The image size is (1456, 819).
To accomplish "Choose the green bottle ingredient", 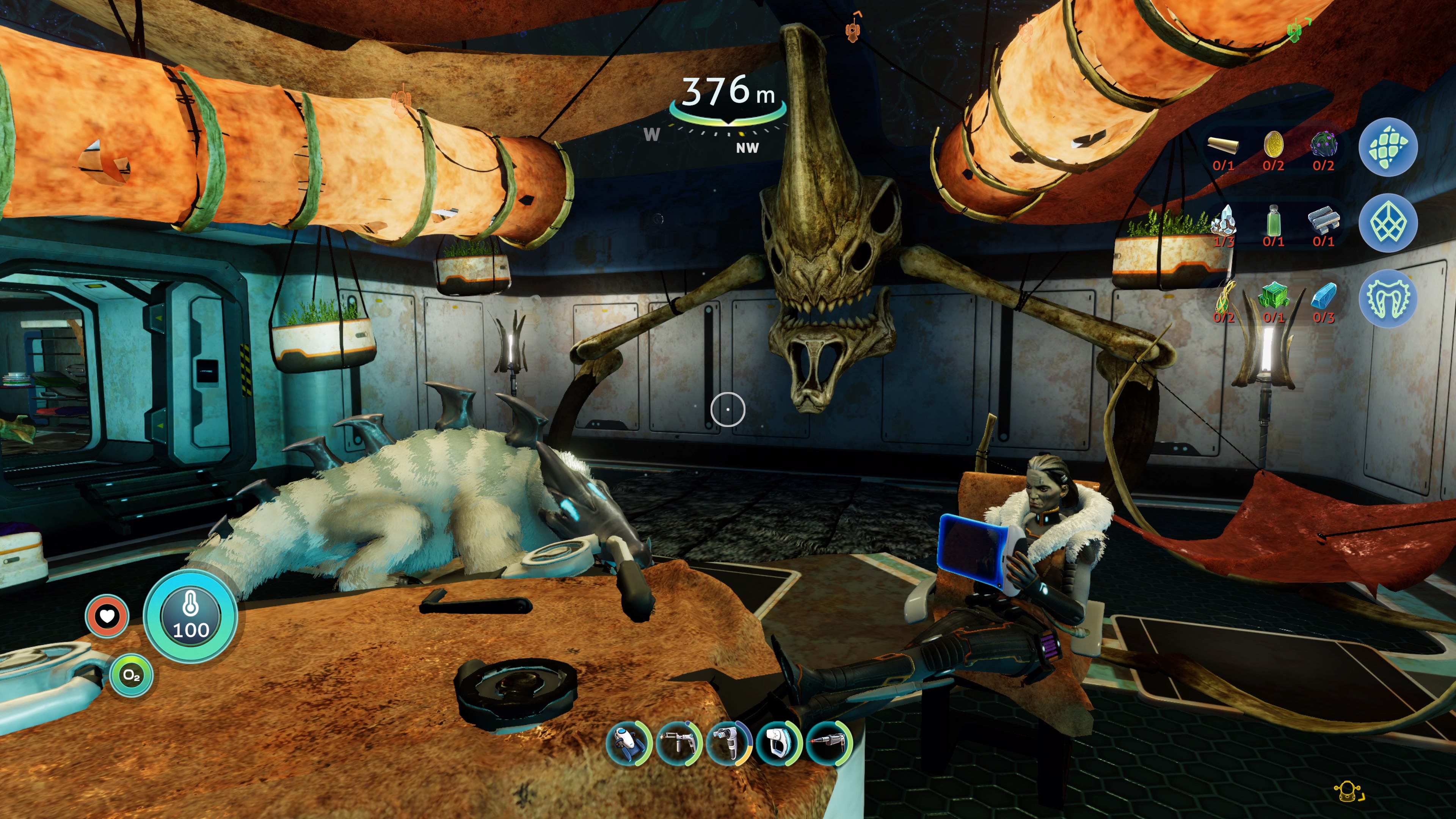I will pyautogui.click(x=1273, y=221).
